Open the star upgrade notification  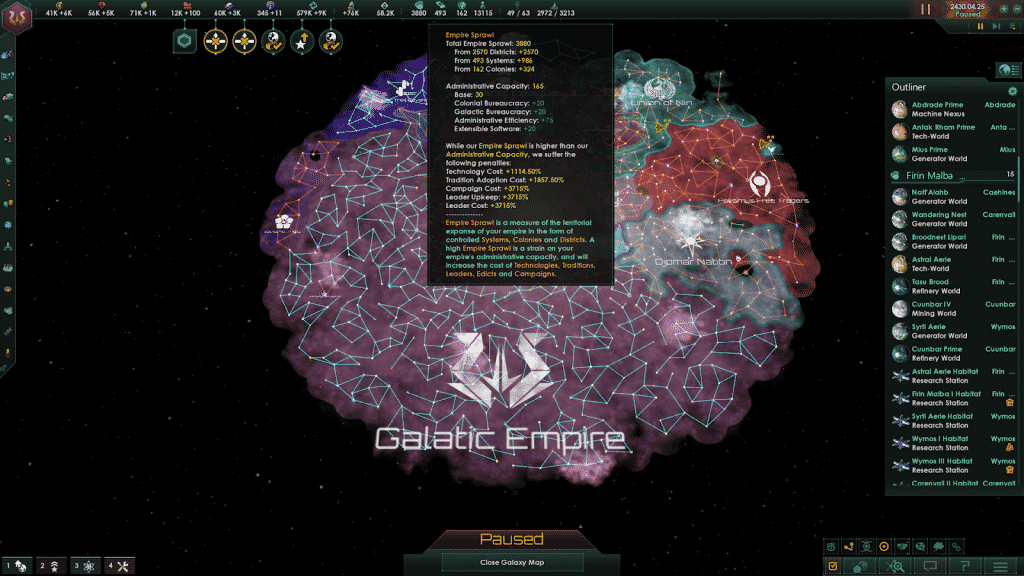302,41
